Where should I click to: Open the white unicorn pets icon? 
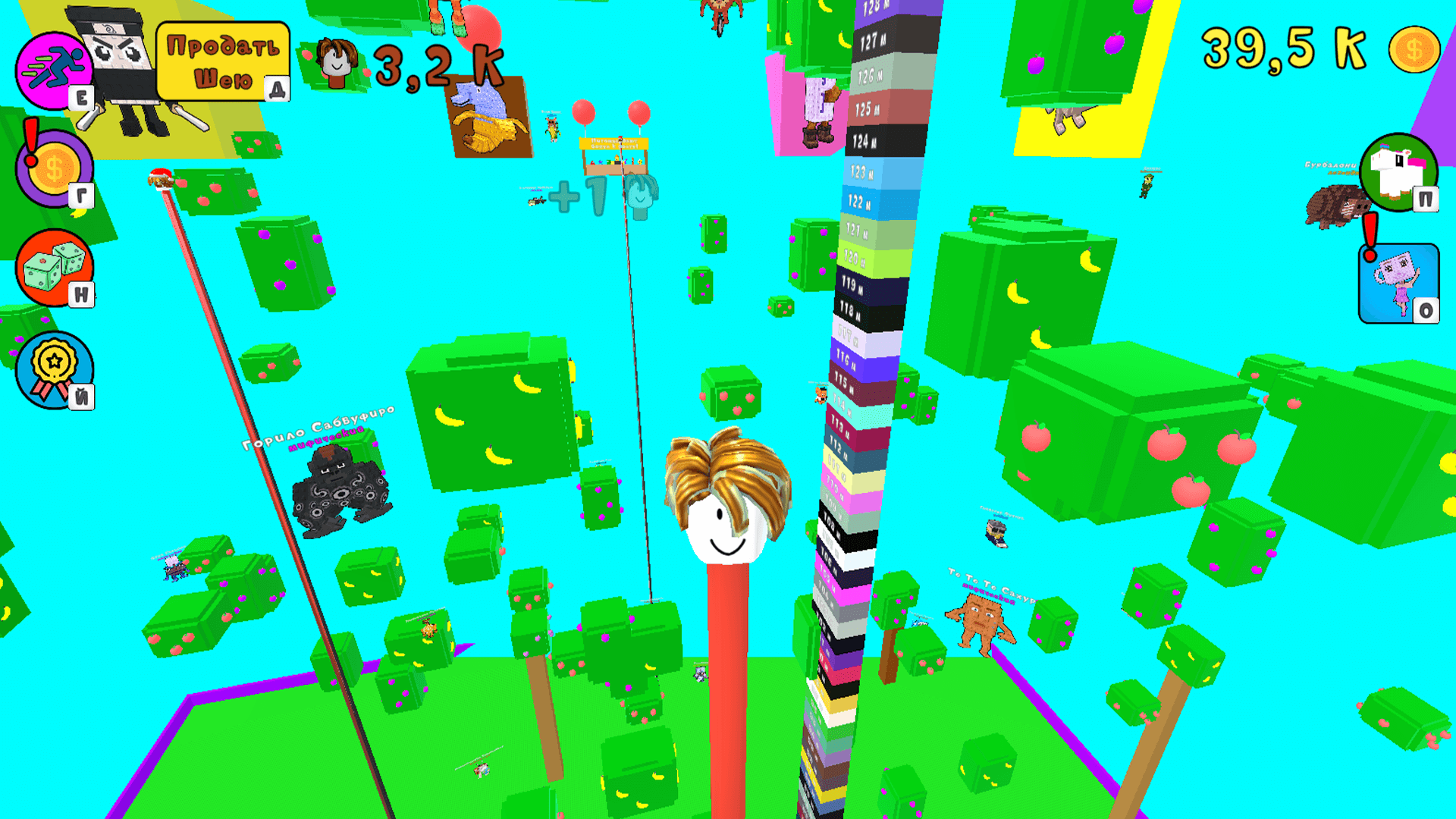pyautogui.click(x=1398, y=173)
